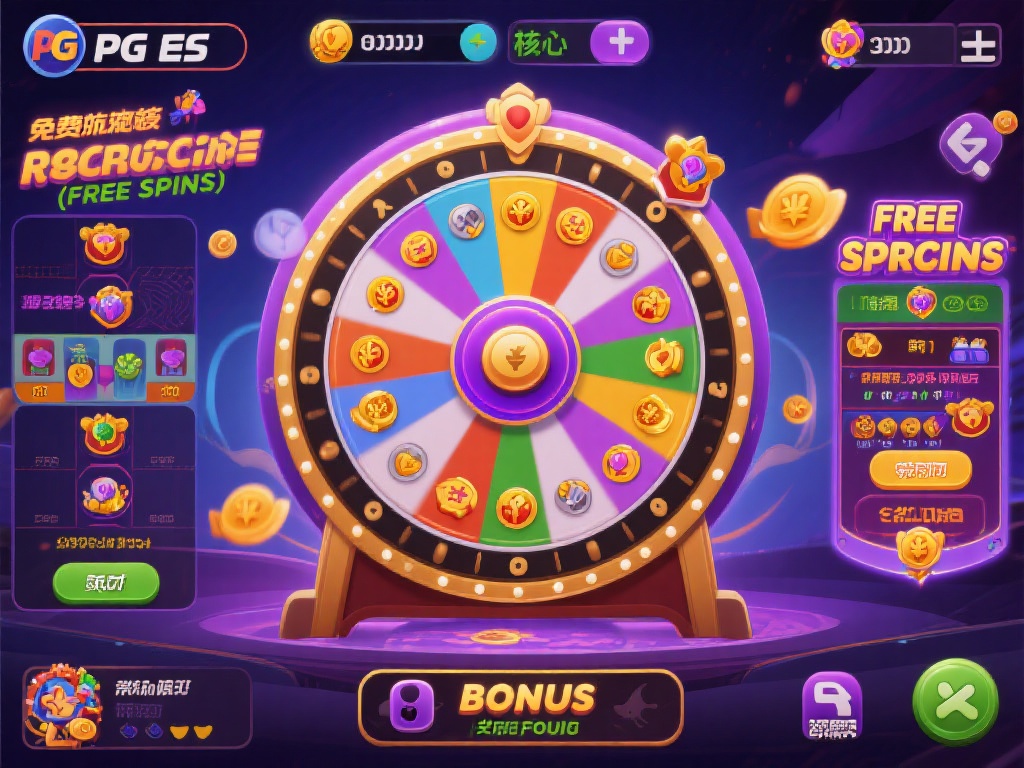The width and height of the screenshot is (1024, 768).
Task: Select the green button in left panel
Action: [105, 582]
